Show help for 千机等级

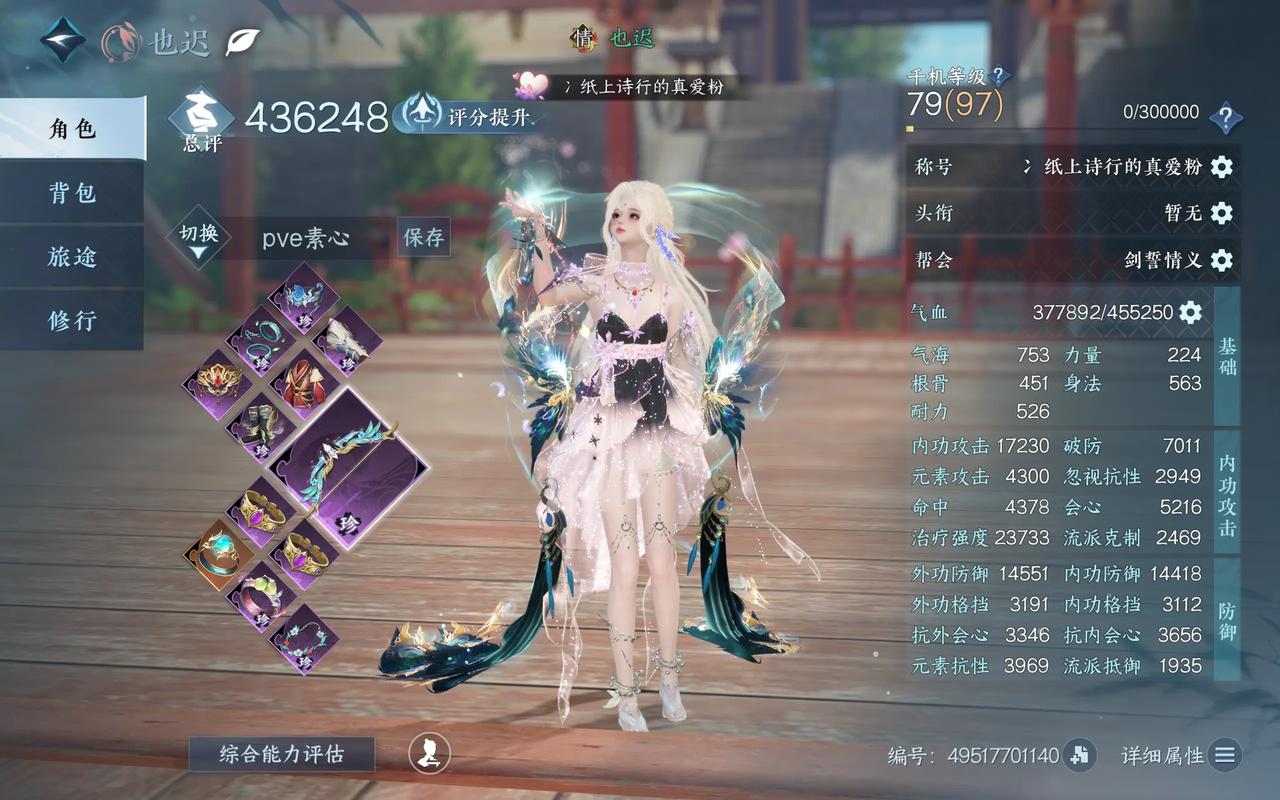(x=999, y=76)
